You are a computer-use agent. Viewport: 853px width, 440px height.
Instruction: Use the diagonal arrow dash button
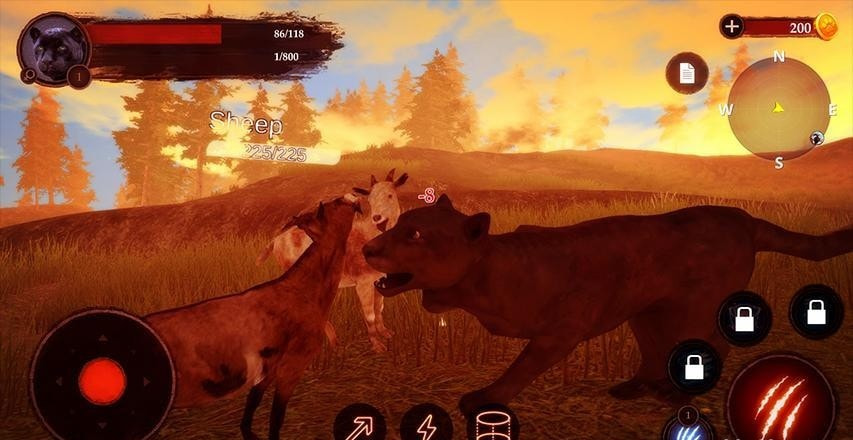[358, 425]
